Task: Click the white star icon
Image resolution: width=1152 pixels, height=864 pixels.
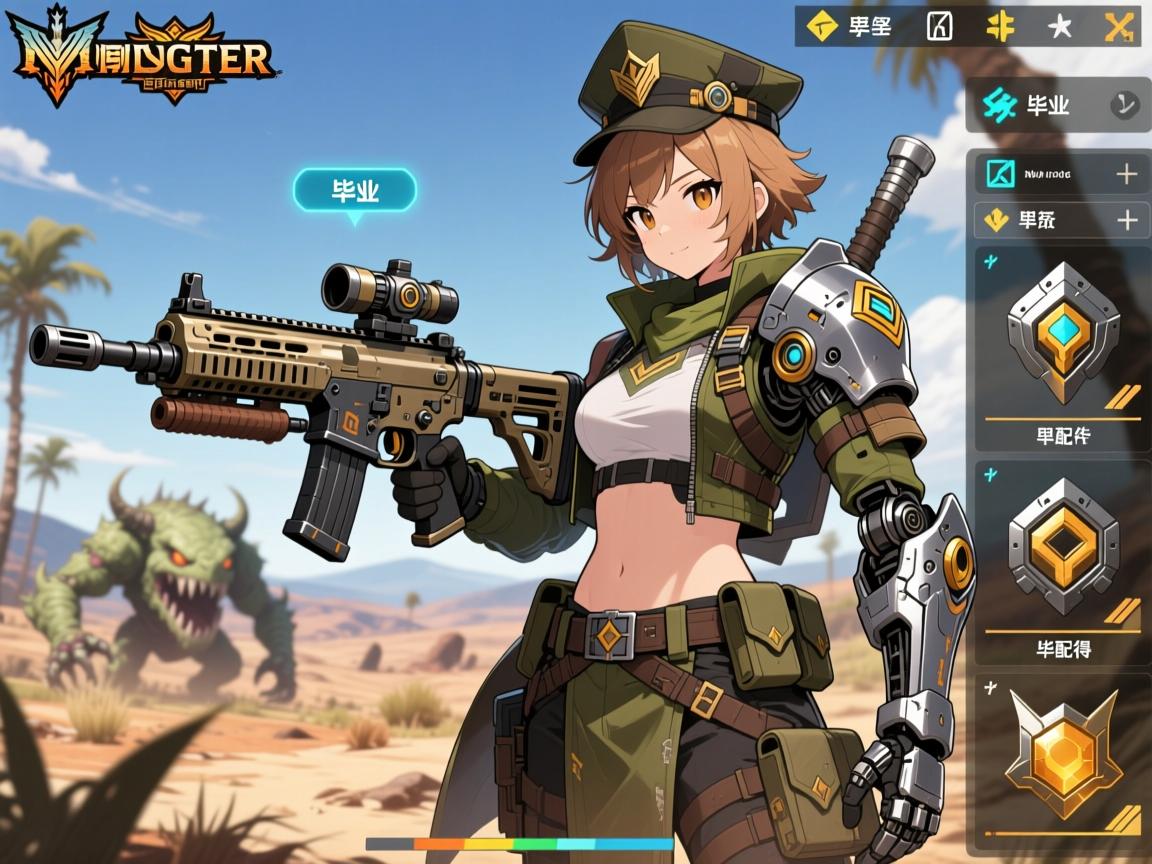Action: (x=1059, y=27)
